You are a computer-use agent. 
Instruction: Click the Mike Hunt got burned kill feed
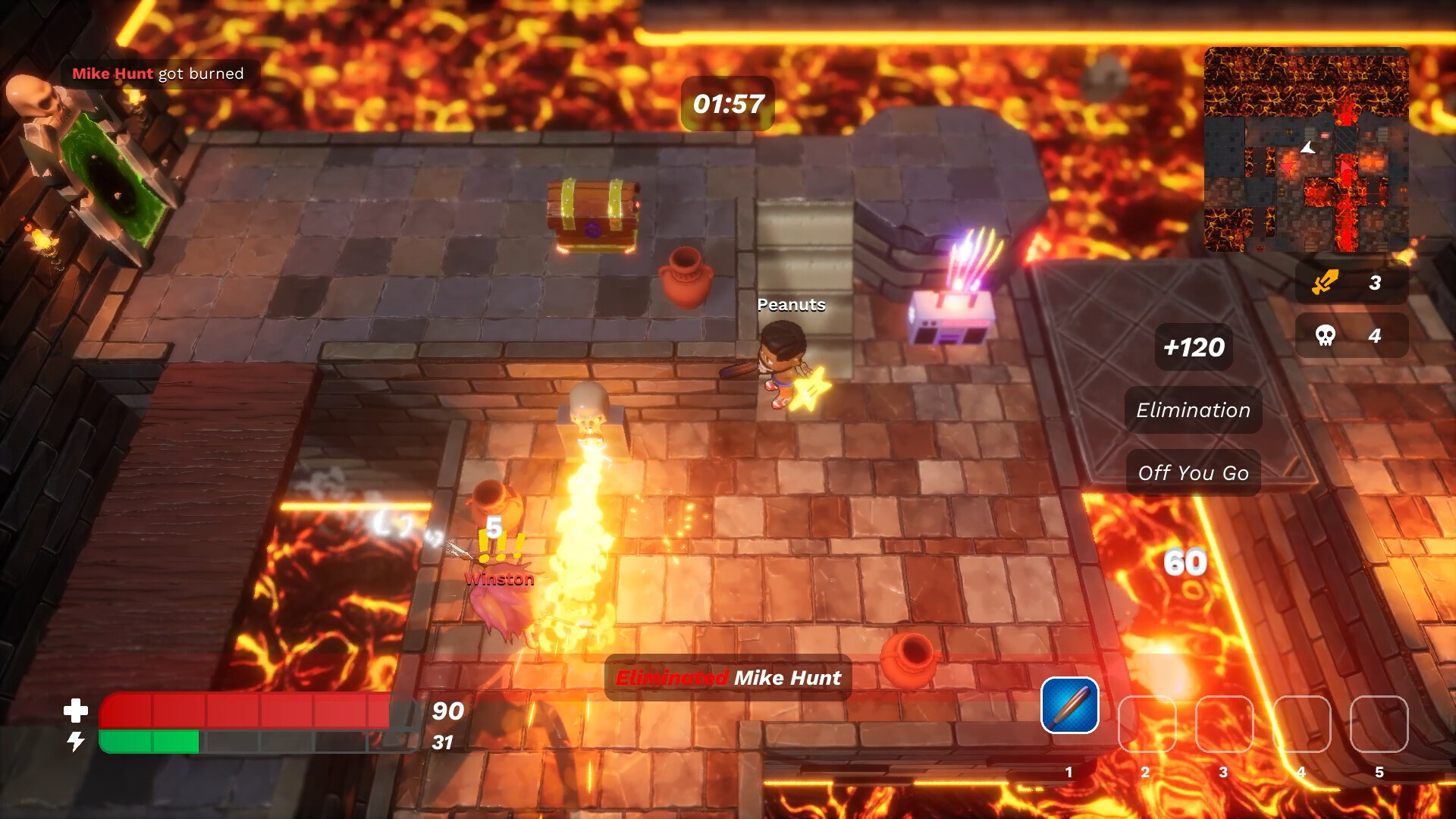coord(157,74)
